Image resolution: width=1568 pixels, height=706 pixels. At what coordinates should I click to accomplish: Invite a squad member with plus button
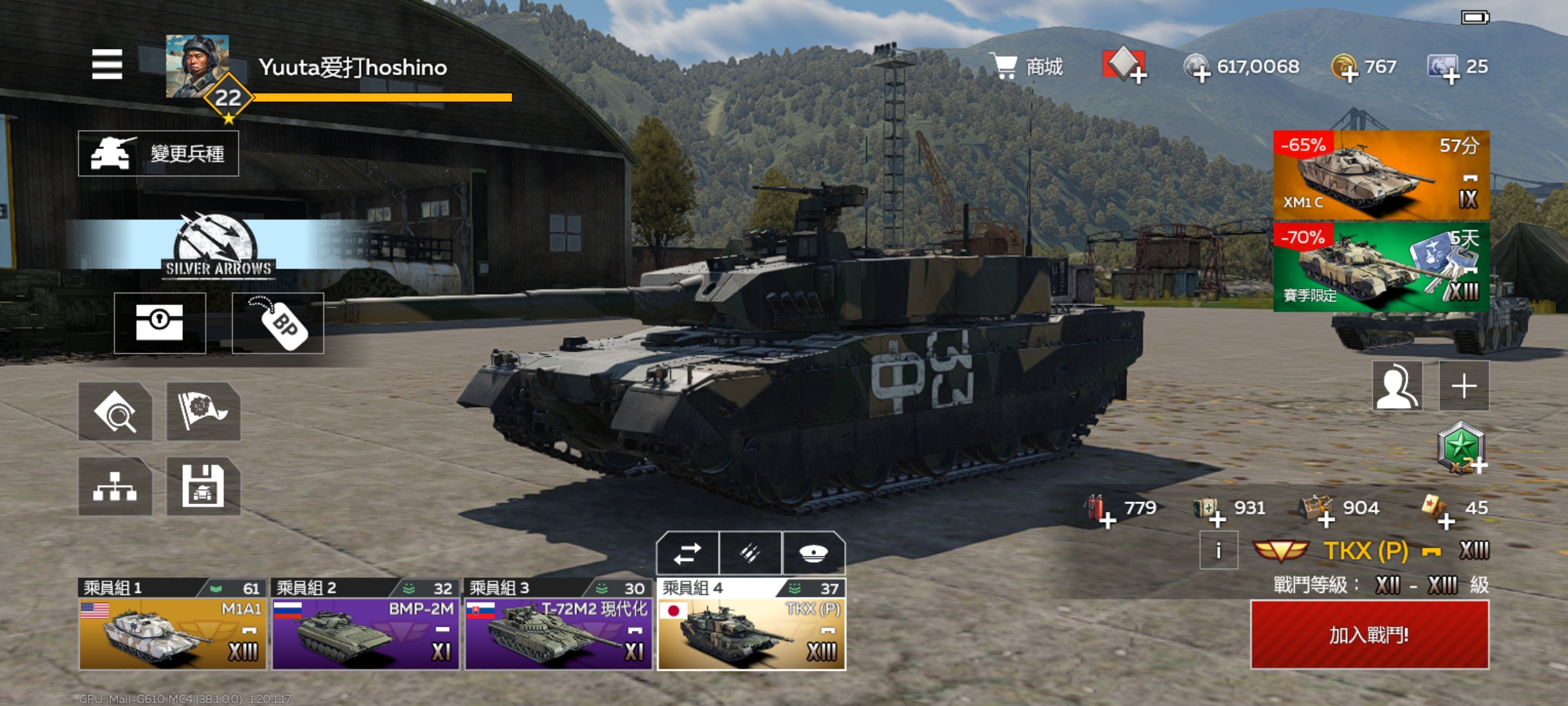point(1464,386)
